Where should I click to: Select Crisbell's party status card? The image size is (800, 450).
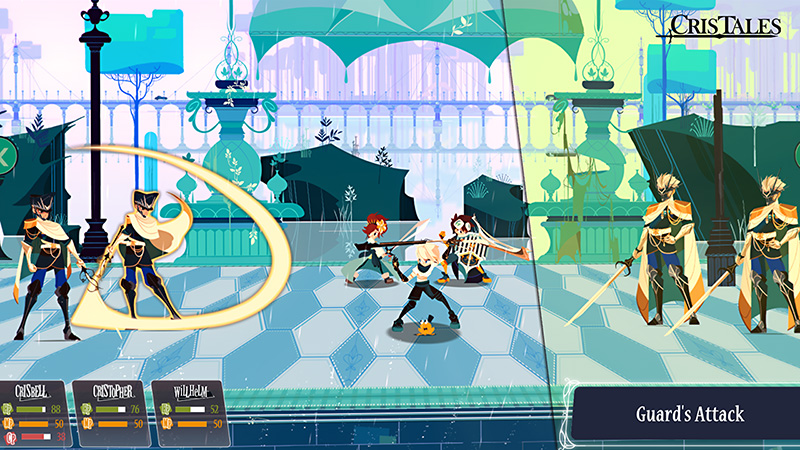(39, 411)
